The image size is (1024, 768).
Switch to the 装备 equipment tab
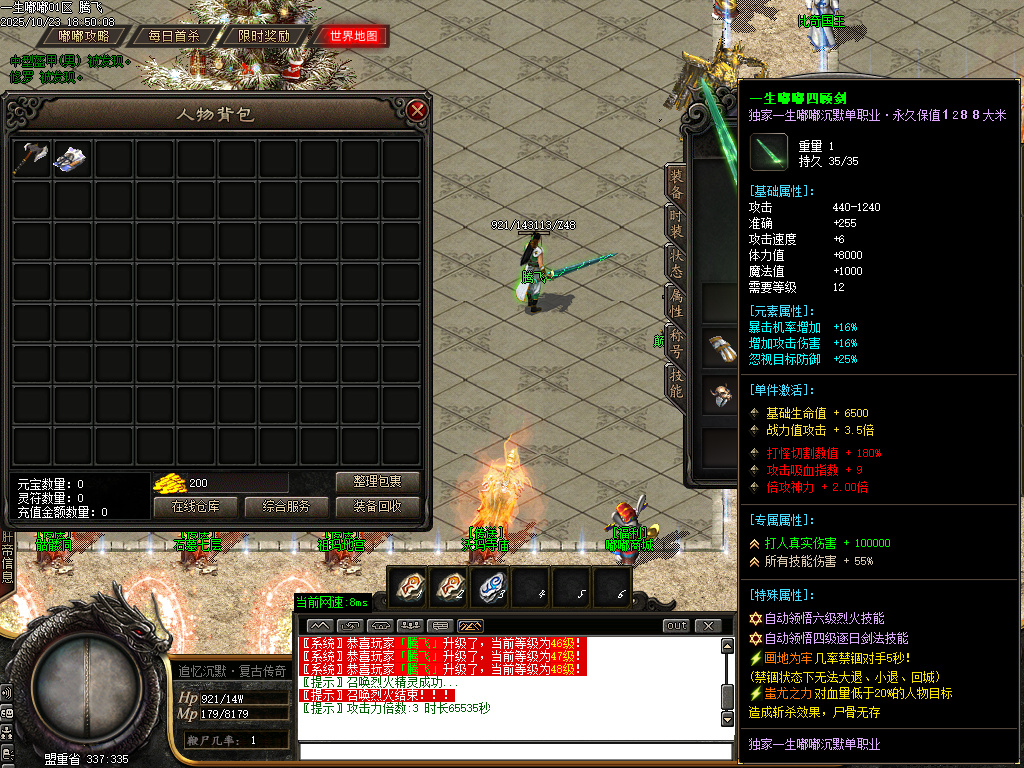[x=677, y=183]
